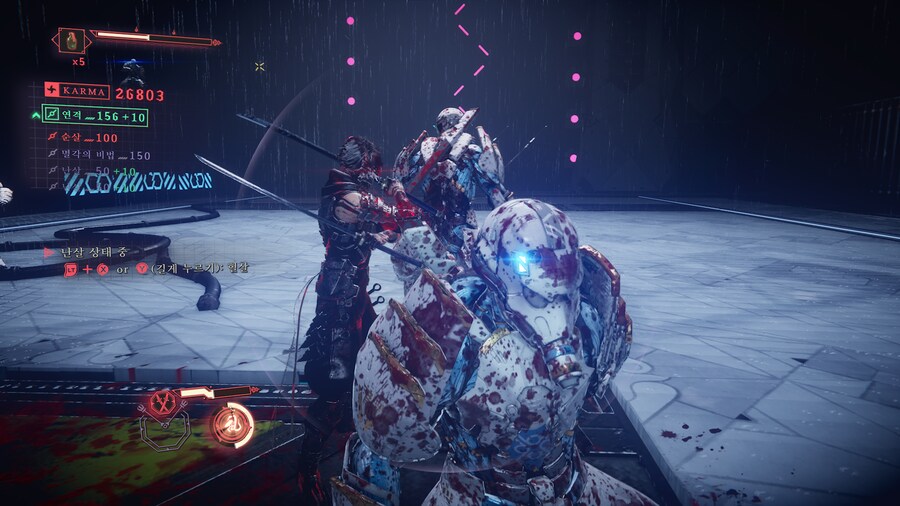This screenshot has width=900, height=506.
Task: Click the green highlighted 연격 combo entry
Action: 95,116
